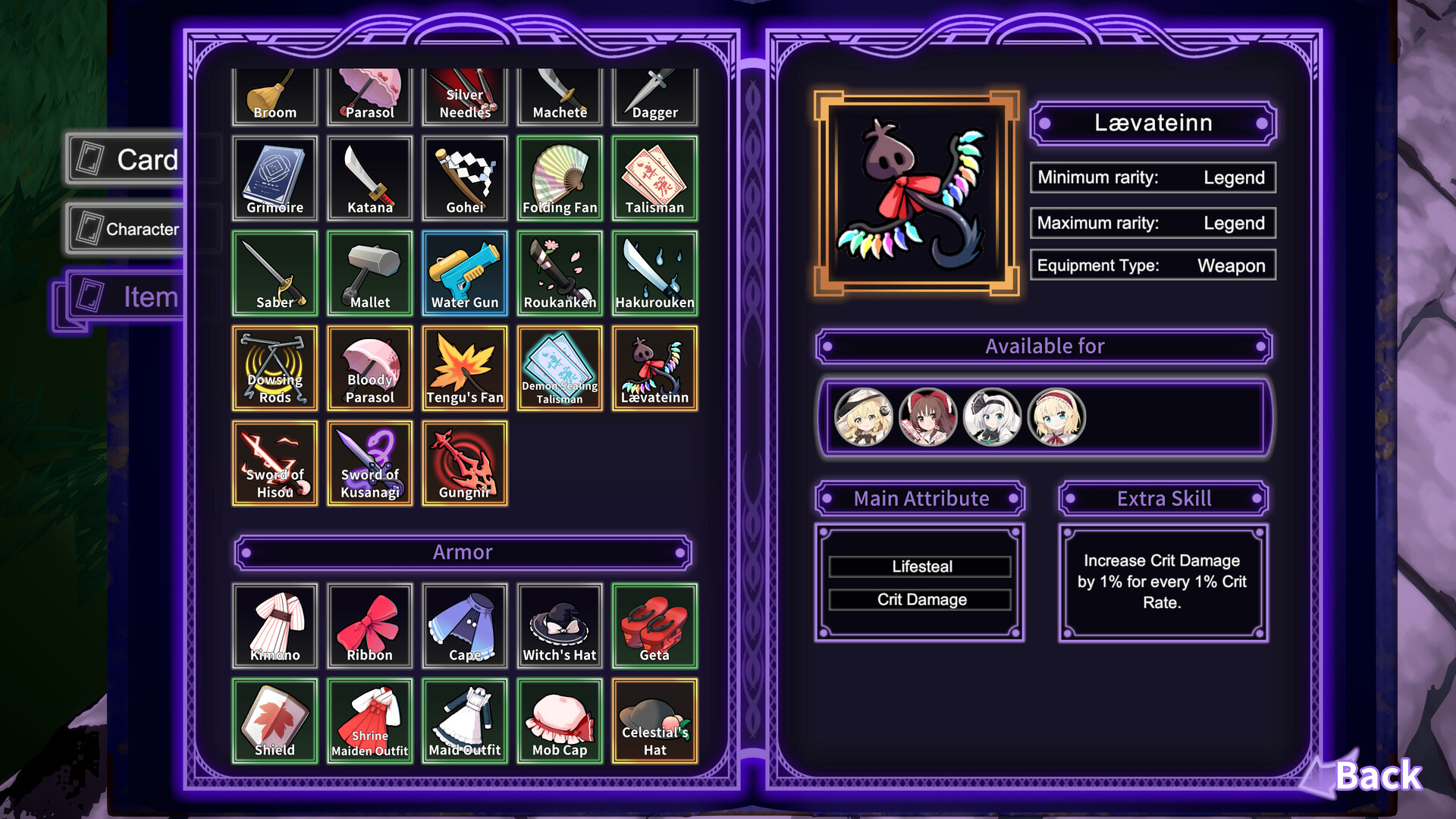Select the Broom weapon
The height and width of the screenshot is (819, 1456).
coord(275,95)
